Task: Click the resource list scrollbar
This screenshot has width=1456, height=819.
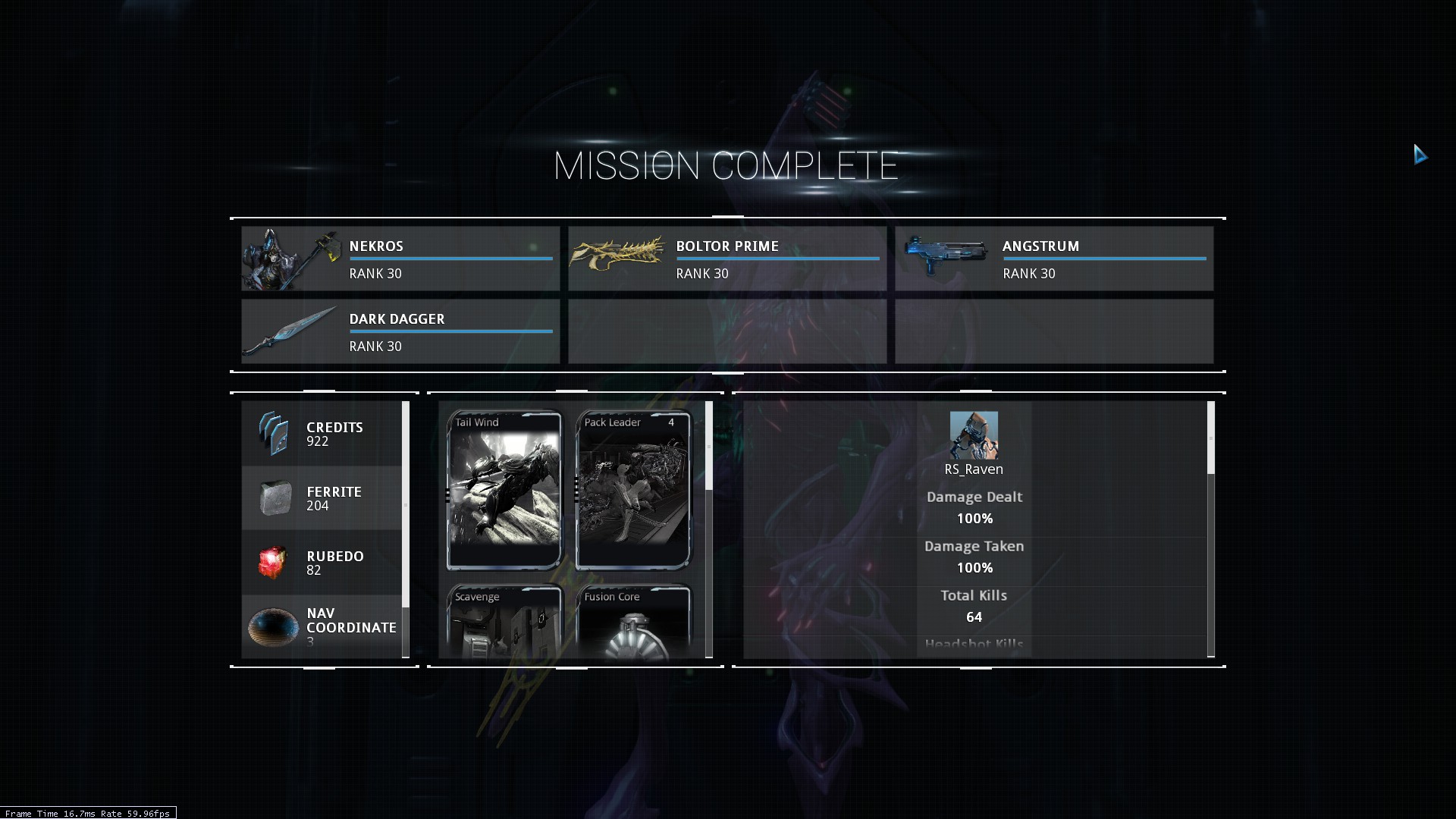Action: pos(406,504)
